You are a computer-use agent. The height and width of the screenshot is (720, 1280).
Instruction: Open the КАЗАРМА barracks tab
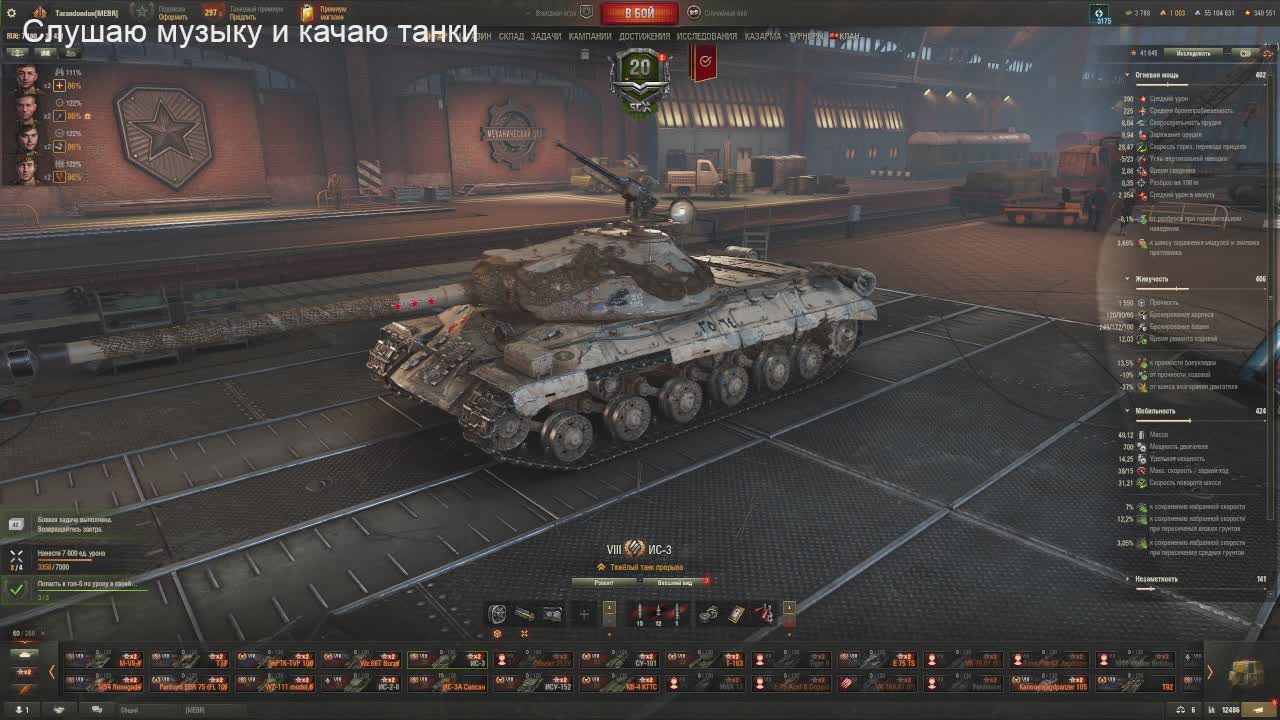[x=763, y=36]
